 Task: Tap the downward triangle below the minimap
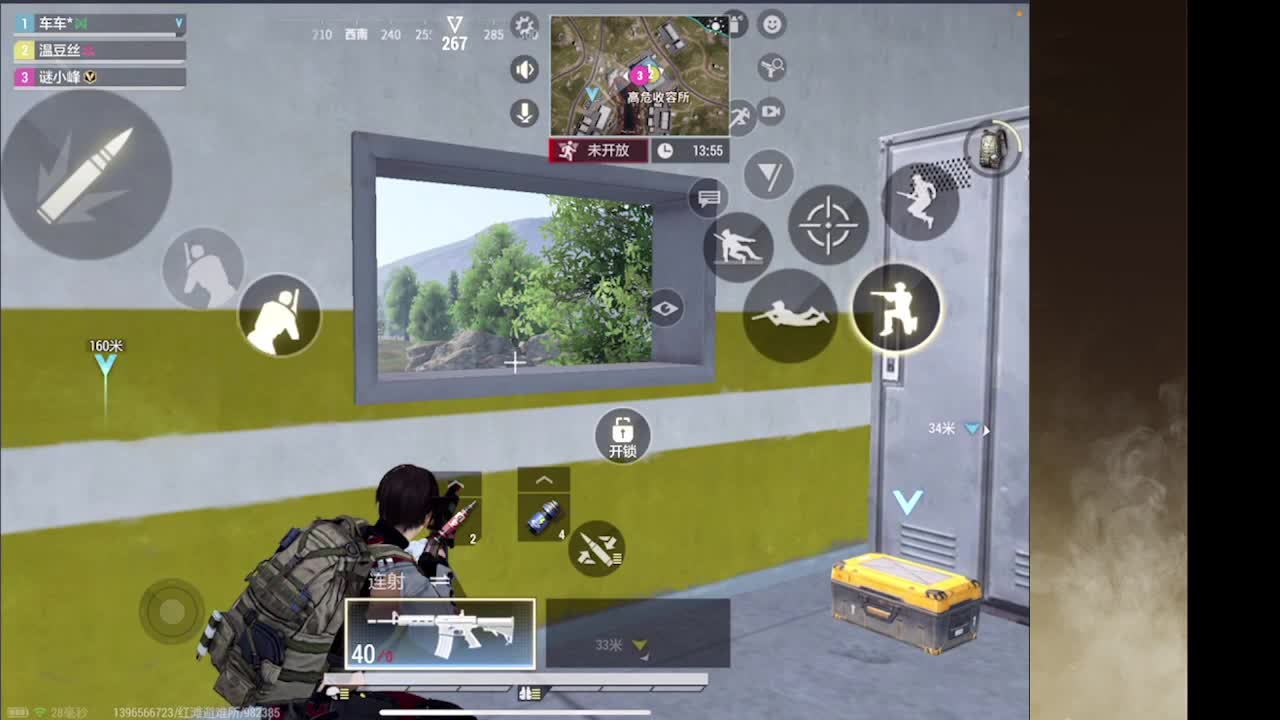tap(767, 174)
